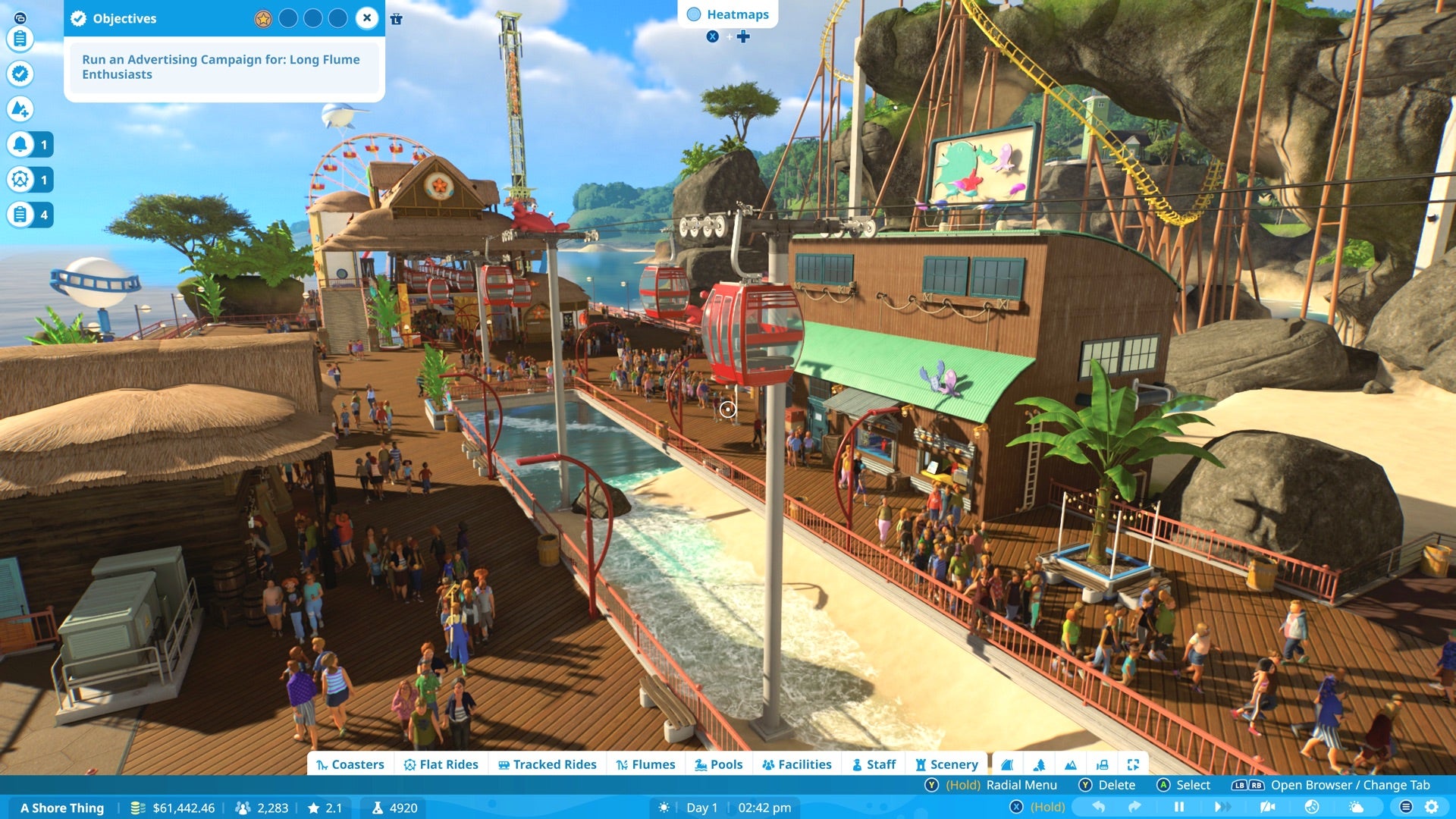Select the gold star medal on Objectives header
This screenshot has width=1456, height=819.
pyautogui.click(x=263, y=18)
